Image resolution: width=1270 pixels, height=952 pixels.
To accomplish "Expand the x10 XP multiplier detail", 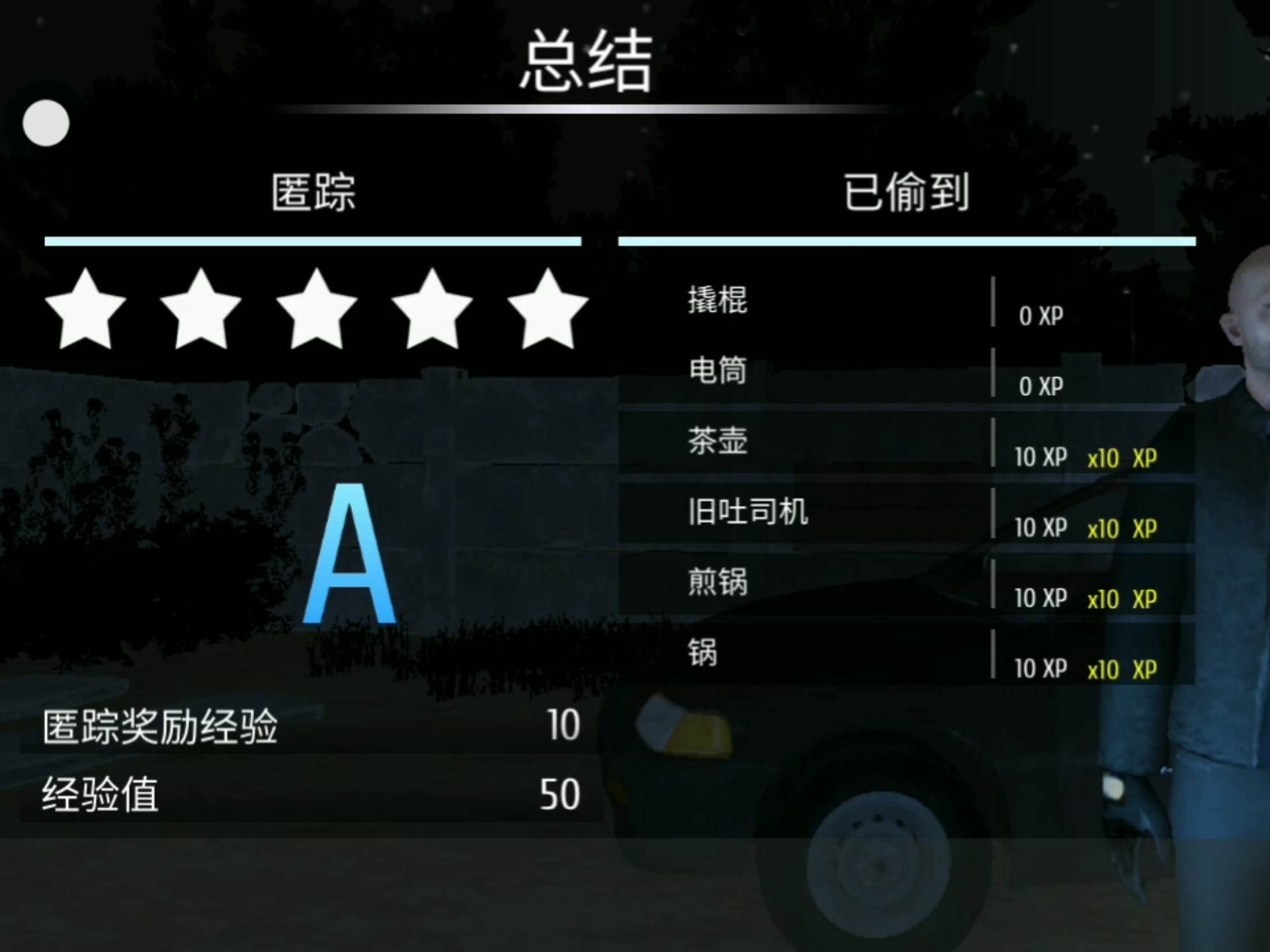I will click(x=1121, y=458).
